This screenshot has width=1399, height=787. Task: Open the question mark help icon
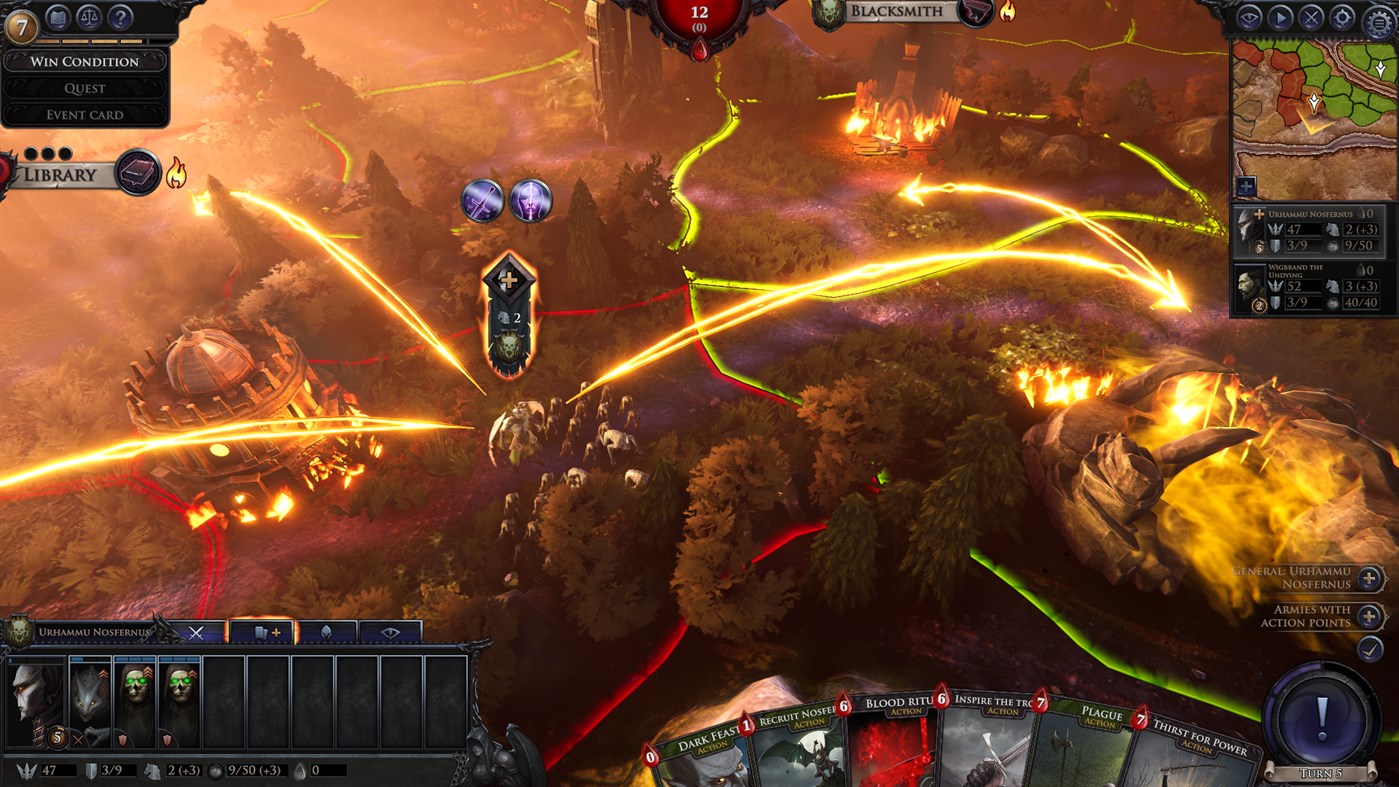pos(119,18)
